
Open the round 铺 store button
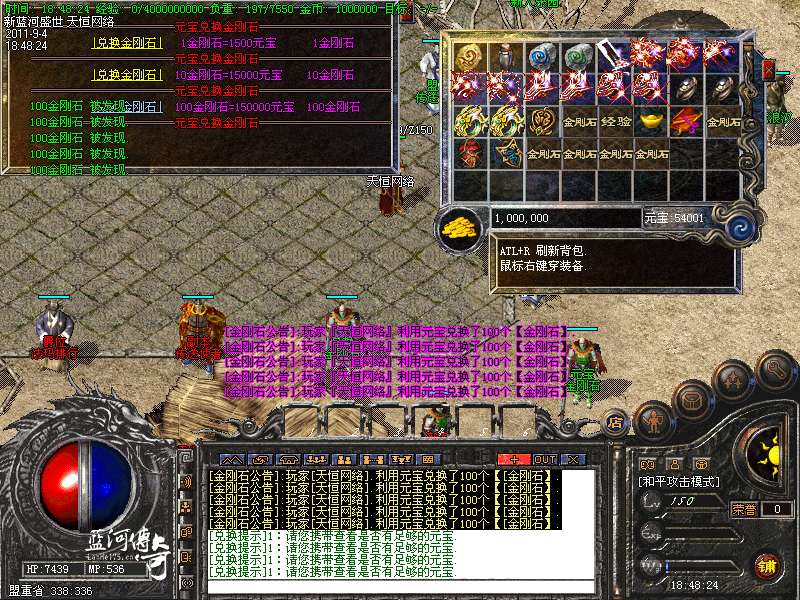click(767, 565)
